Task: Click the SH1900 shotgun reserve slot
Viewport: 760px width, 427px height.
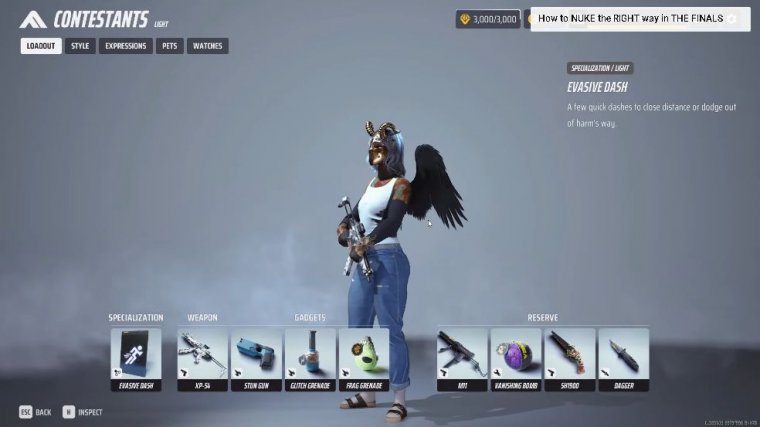Action: coord(570,359)
